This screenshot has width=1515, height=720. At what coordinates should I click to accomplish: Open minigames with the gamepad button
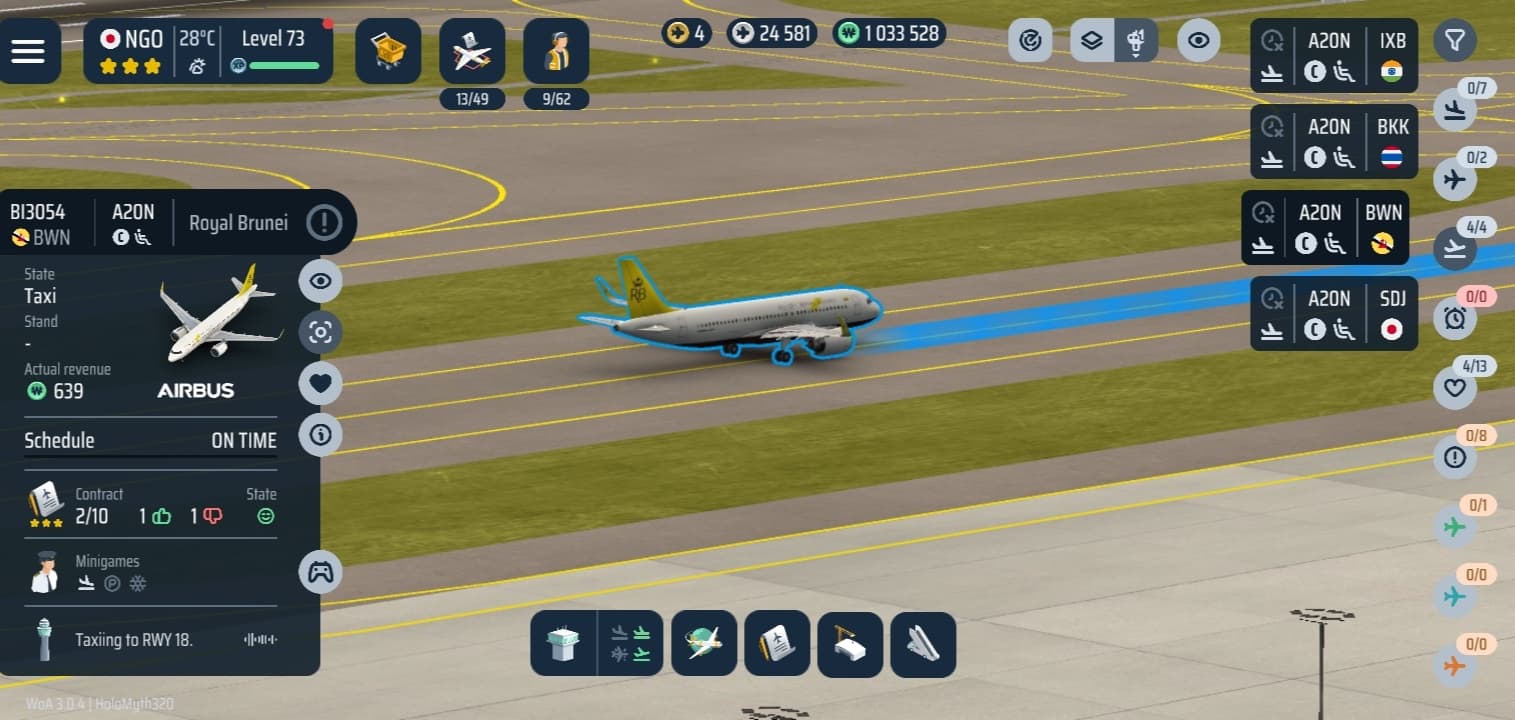(320, 572)
